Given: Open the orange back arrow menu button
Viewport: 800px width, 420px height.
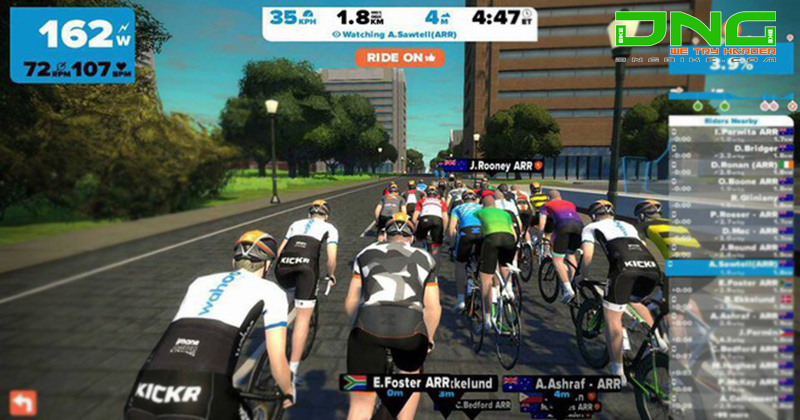Looking at the screenshot, I should pyautogui.click(x=22, y=402).
